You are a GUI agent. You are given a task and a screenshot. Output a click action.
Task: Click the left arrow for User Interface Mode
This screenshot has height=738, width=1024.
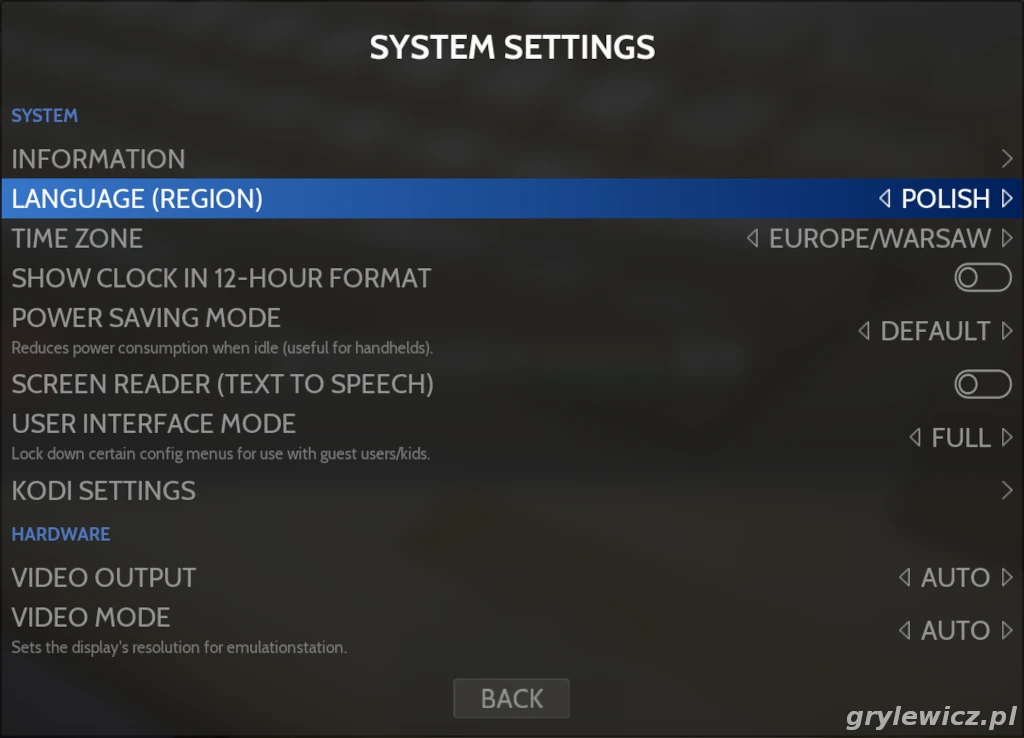click(x=915, y=438)
